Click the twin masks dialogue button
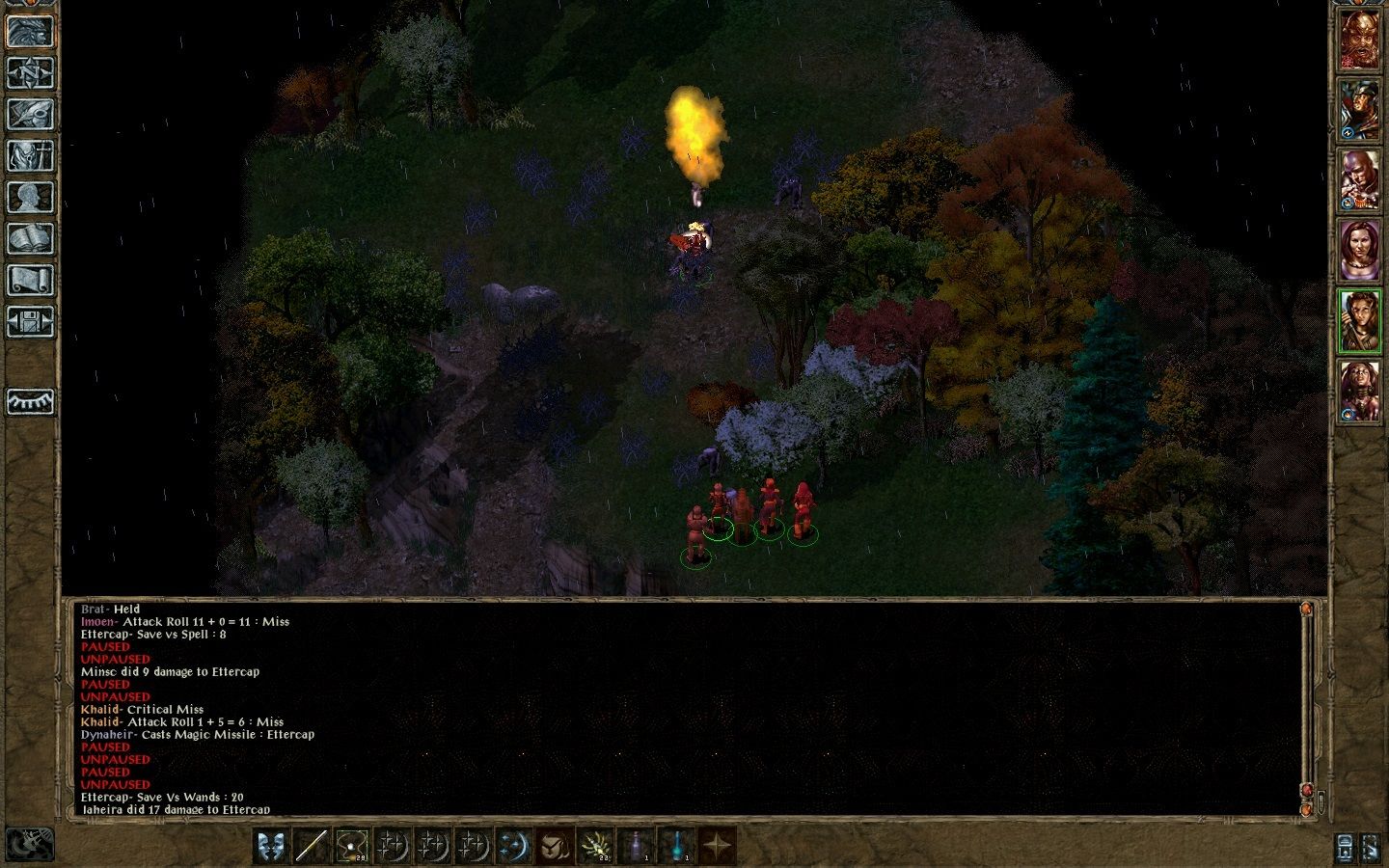This screenshot has width=1389, height=868. 271,846
